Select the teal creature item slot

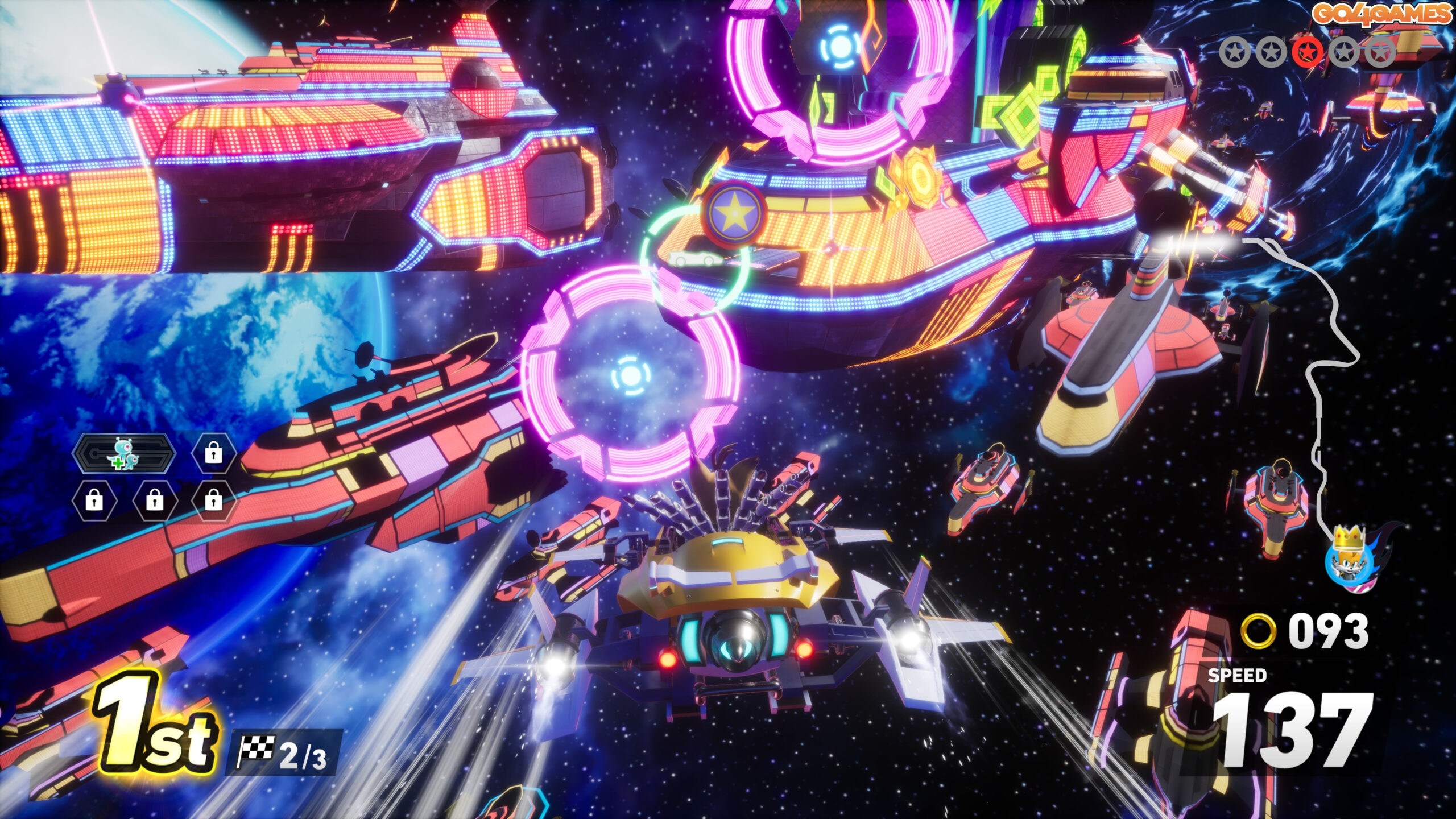125,453
